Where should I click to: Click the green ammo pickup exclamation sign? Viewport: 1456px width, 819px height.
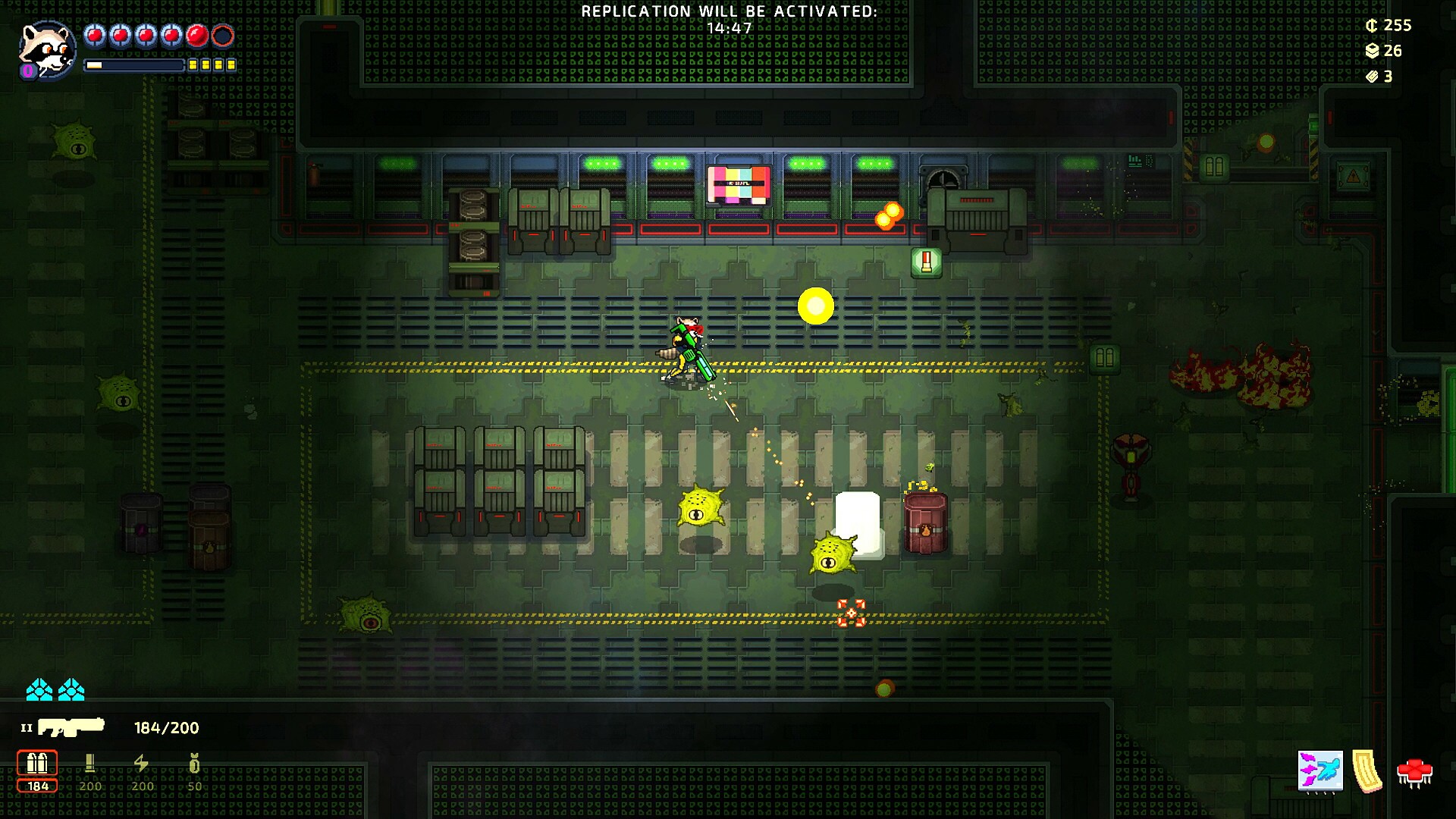927,264
